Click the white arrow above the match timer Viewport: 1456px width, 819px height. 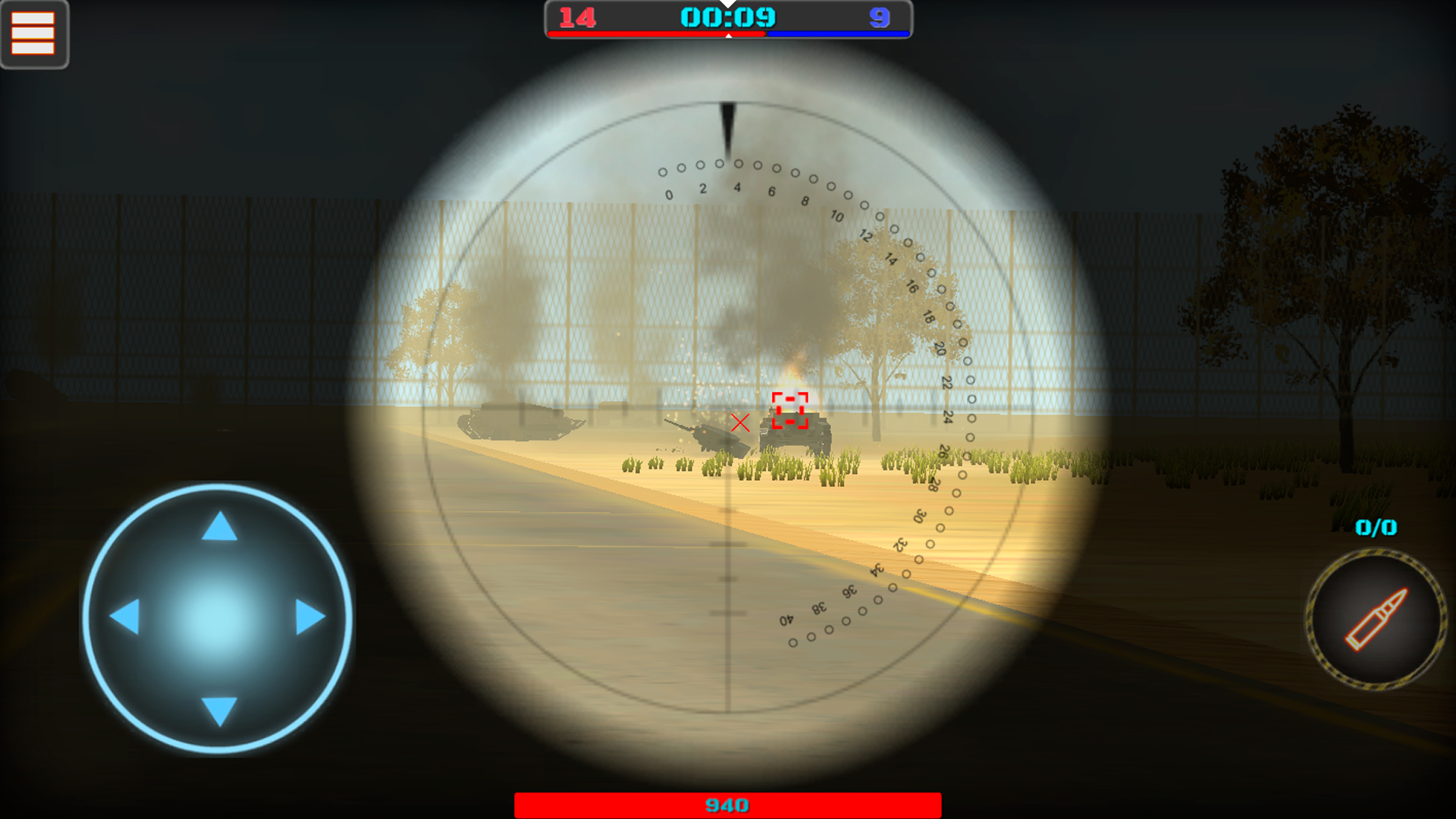729,7
